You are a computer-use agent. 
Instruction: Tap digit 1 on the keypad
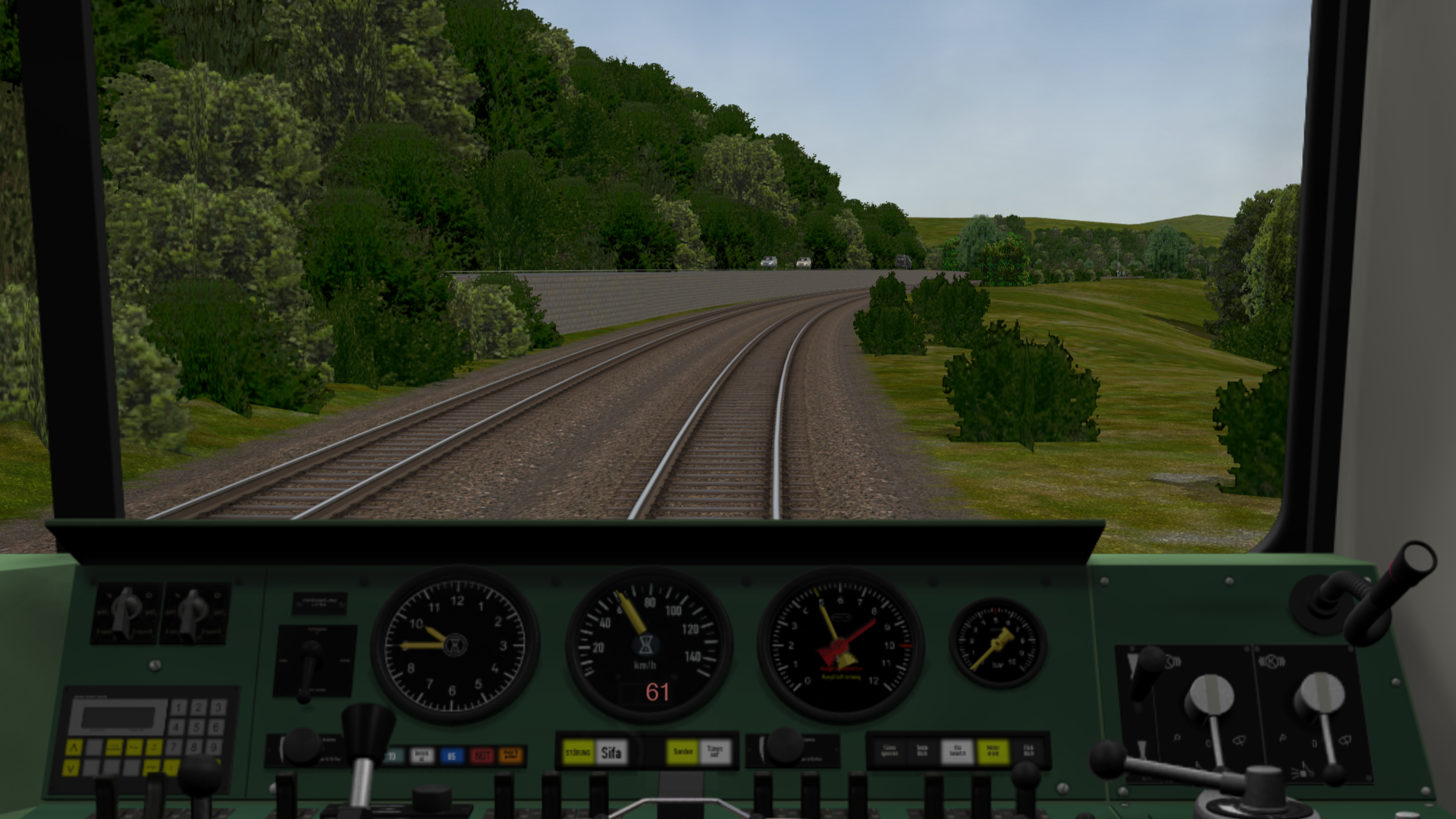pos(179,708)
